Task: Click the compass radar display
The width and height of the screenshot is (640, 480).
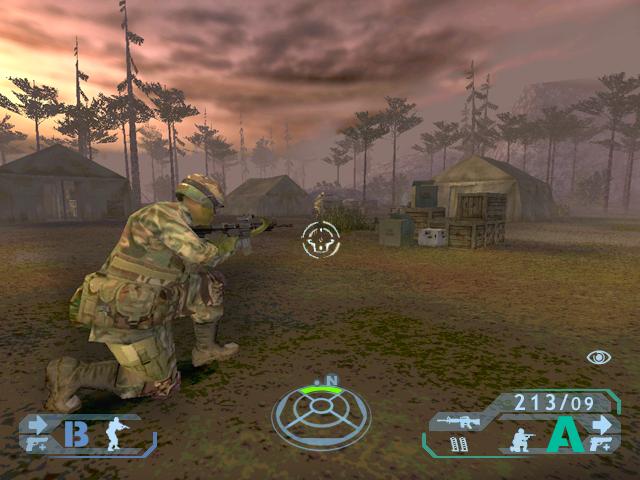Action: pyautogui.click(x=321, y=414)
